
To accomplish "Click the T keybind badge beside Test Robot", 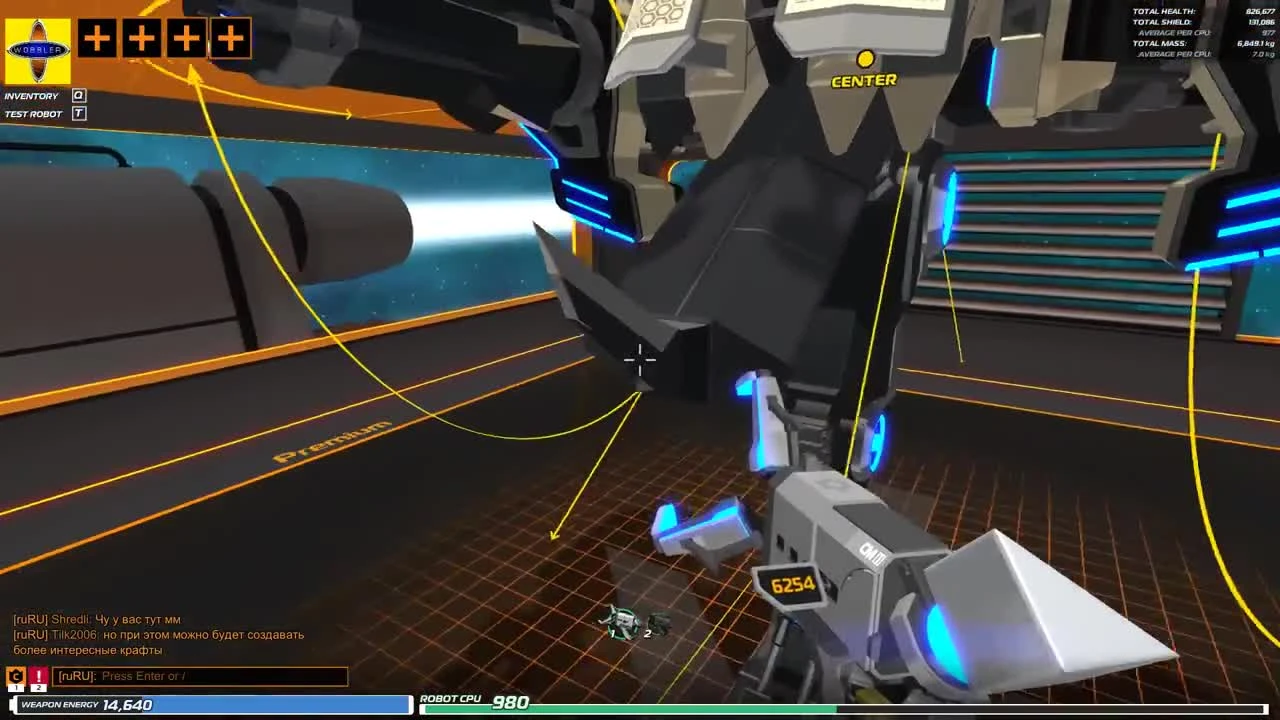I will click(77, 113).
